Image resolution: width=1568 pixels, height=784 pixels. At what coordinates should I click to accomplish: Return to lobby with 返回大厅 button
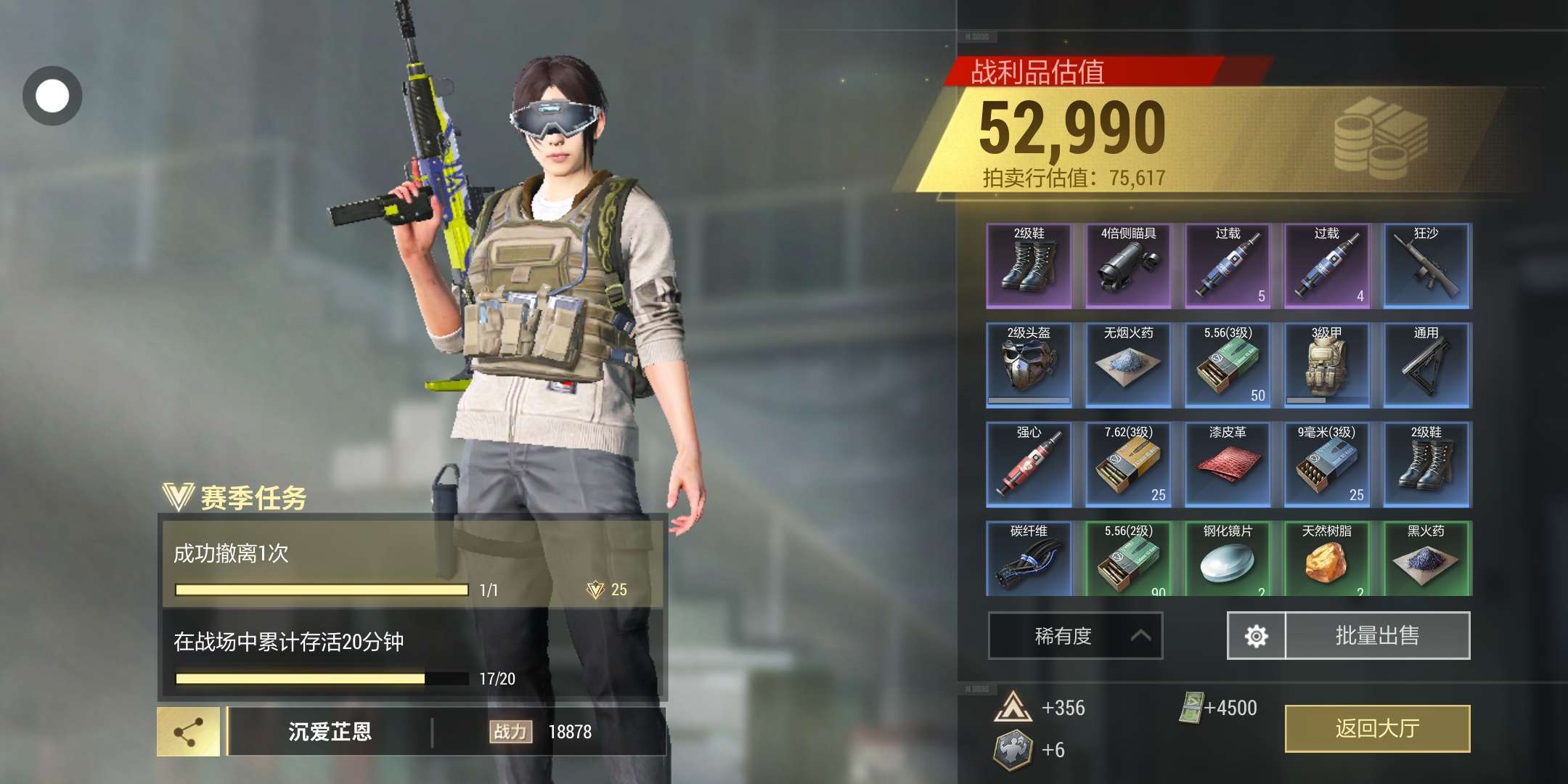pos(1377,728)
